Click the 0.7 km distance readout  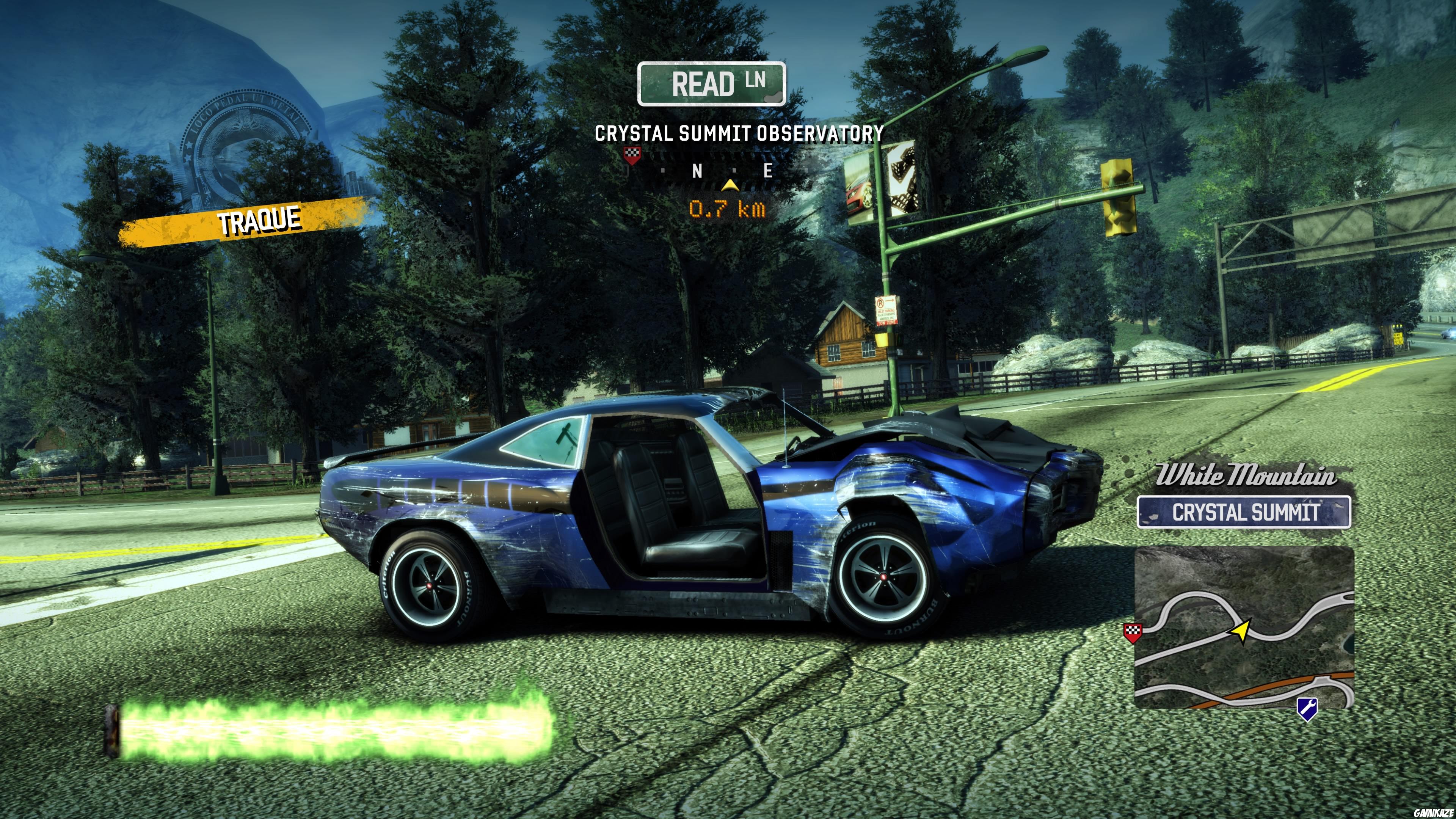coord(728,209)
